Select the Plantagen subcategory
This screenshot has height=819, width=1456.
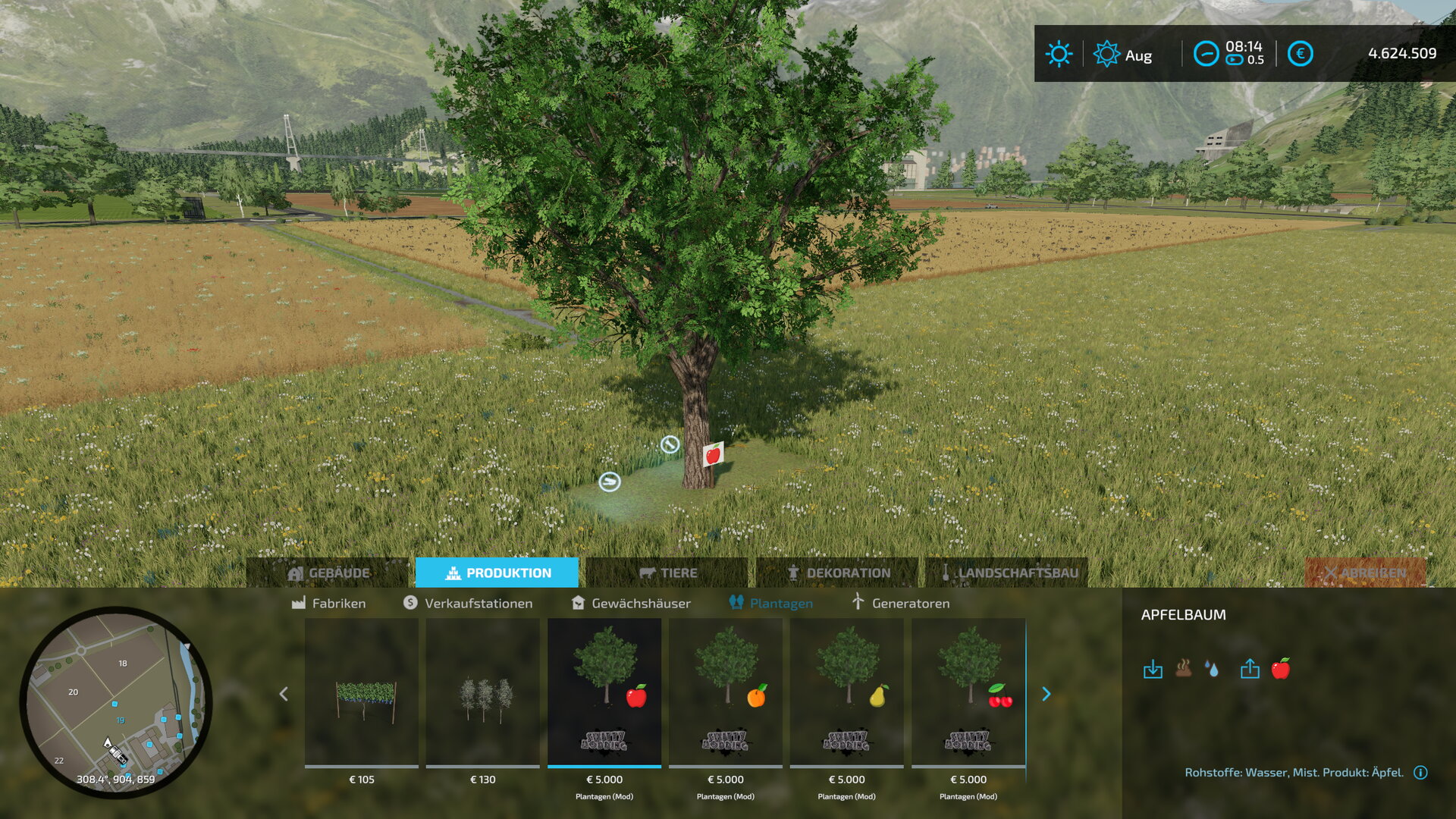click(771, 603)
